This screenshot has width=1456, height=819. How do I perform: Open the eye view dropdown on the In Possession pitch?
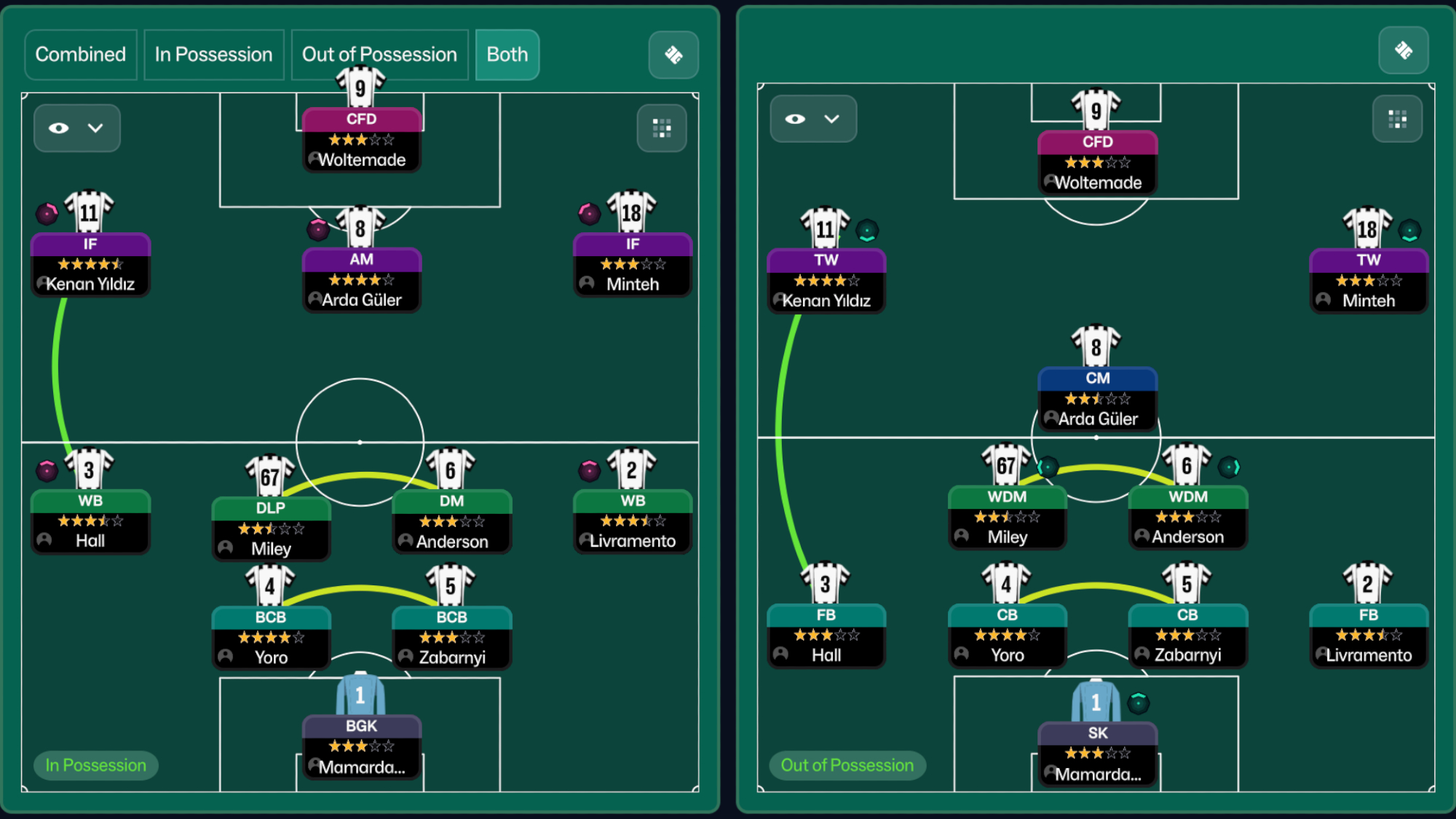point(76,128)
